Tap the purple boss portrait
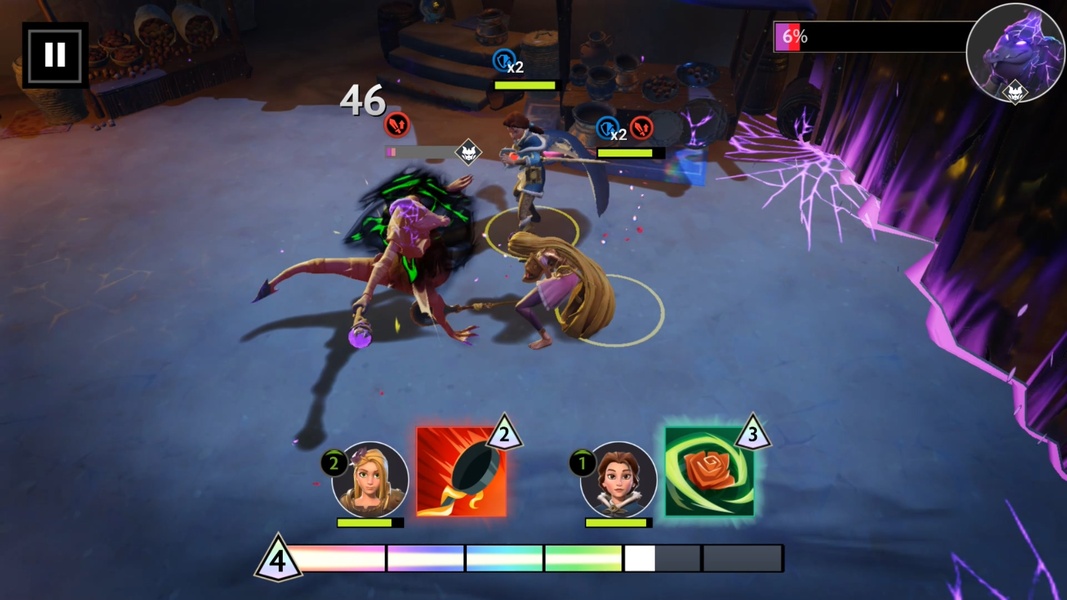 (x=1014, y=53)
